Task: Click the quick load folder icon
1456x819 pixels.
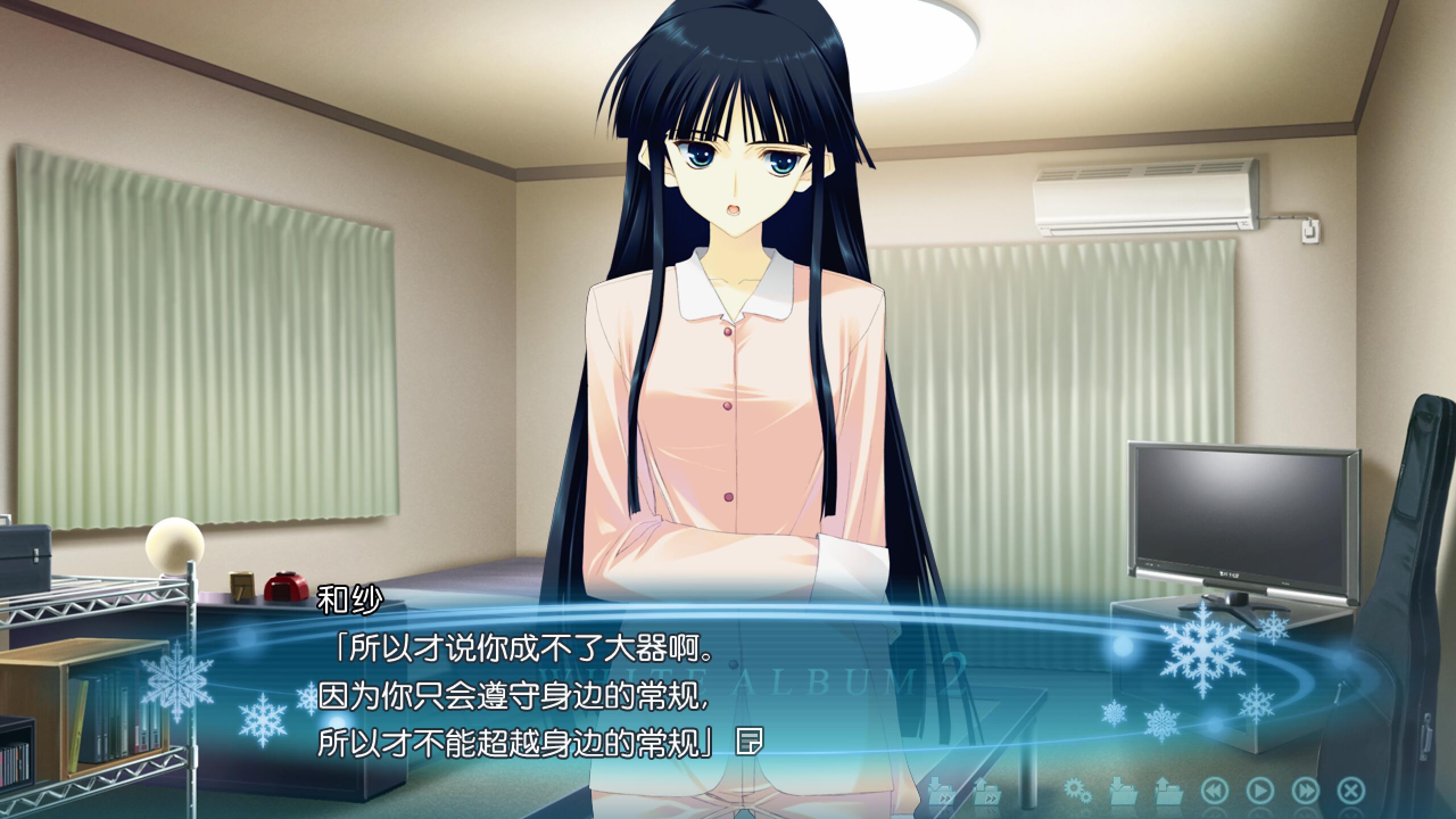Action: point(987,791)
